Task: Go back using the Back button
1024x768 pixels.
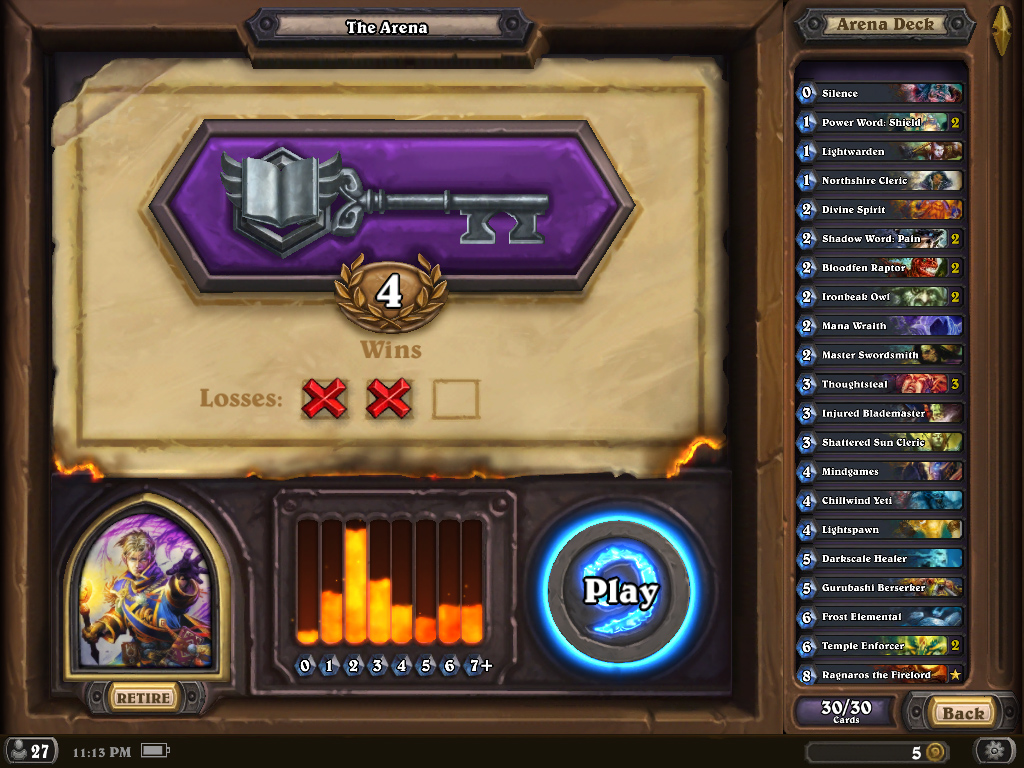Action: tap(962, 713)
